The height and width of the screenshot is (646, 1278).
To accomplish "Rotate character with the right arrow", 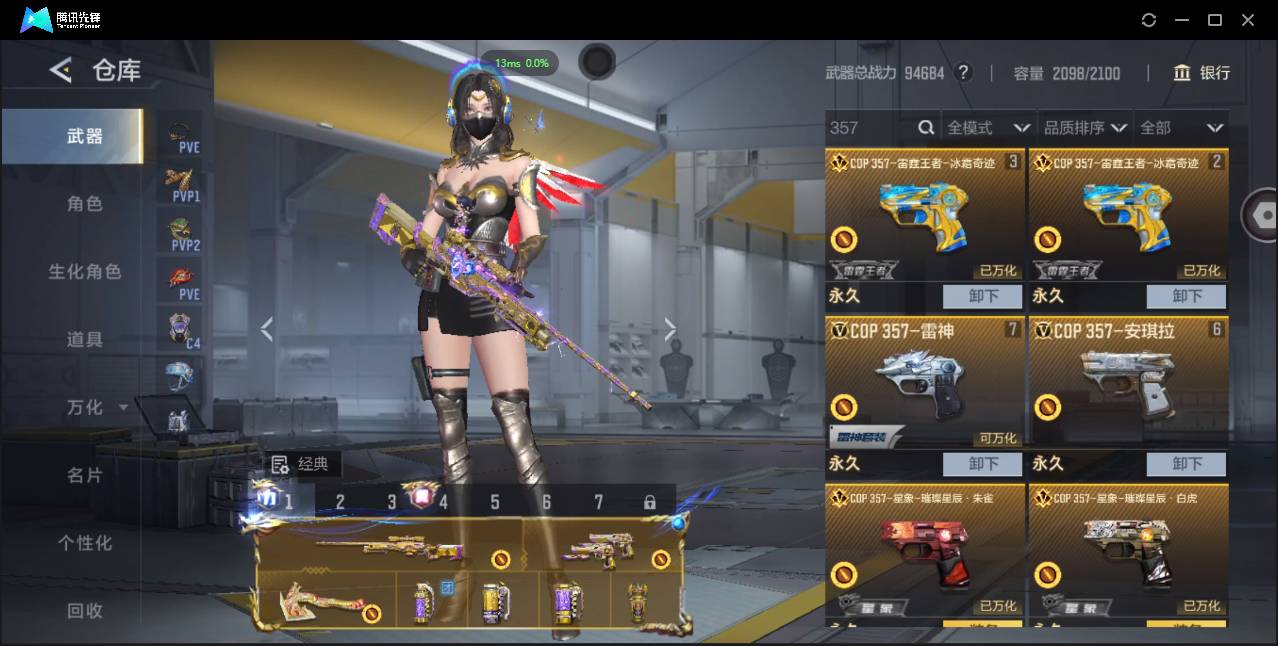I will click(670, 329).
